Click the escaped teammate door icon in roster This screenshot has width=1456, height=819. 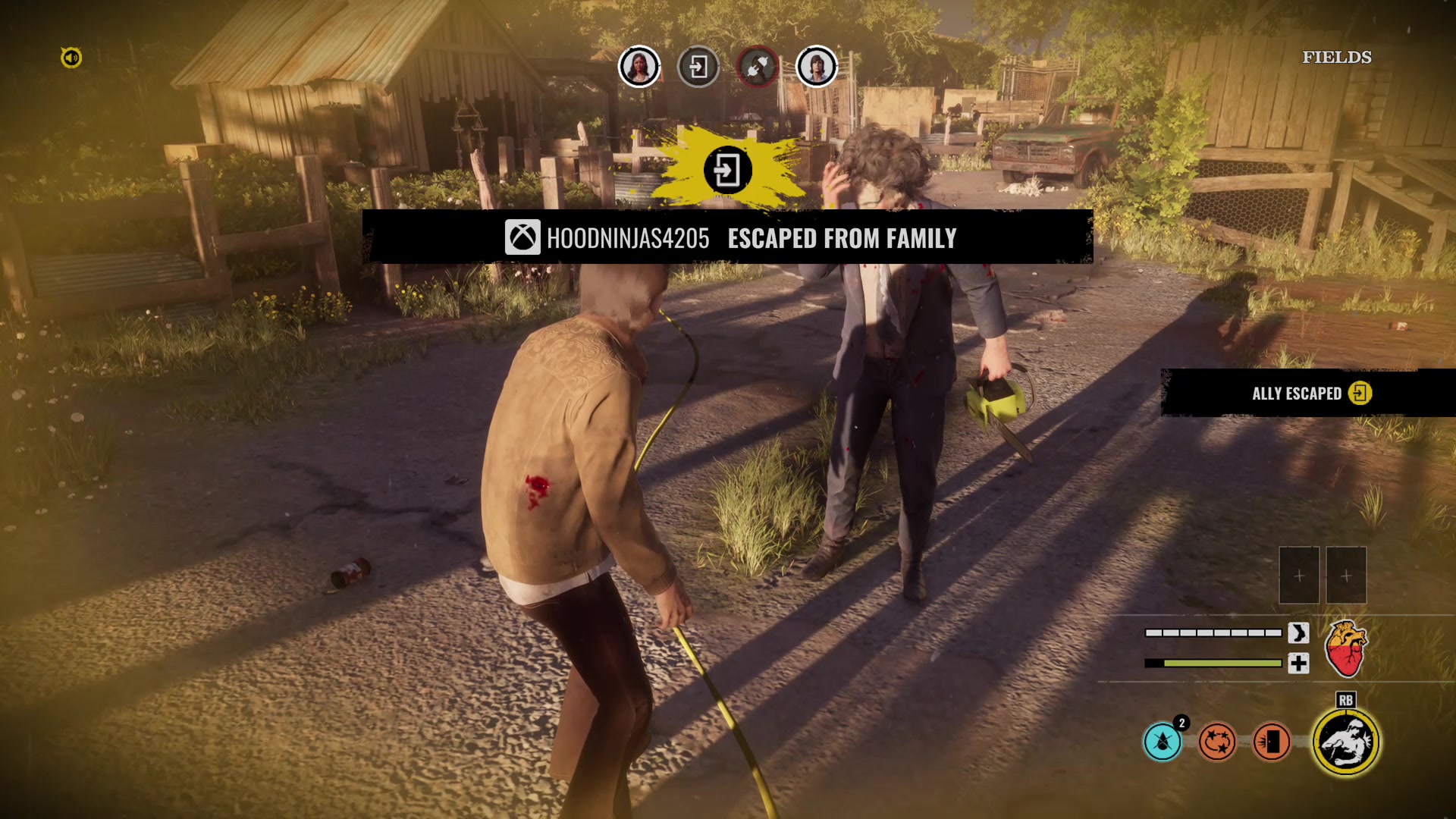click(x=698, y=67)
